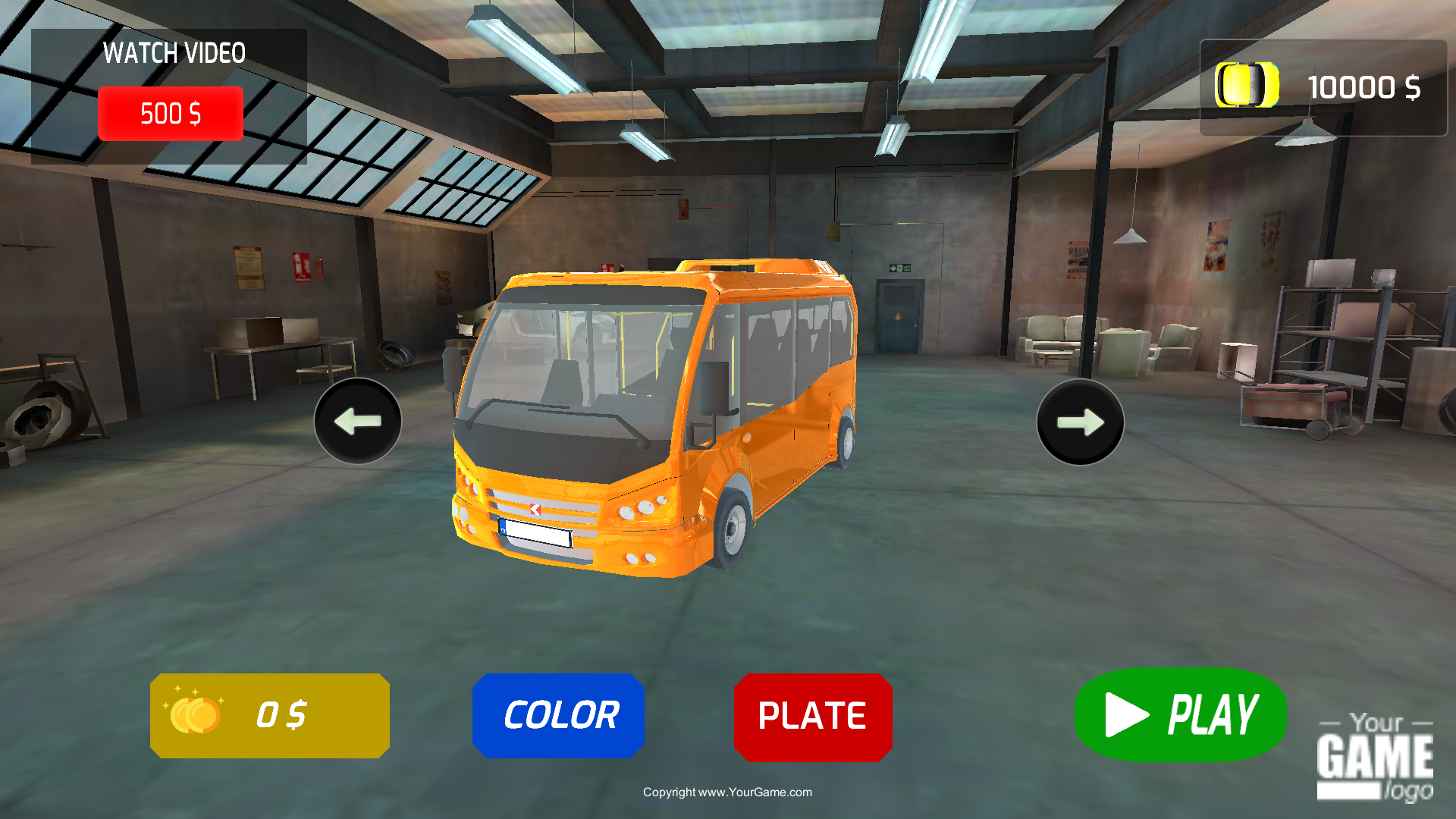Viewport: 1456px width, 819px height.
Task: Select the orange minibus in the garage
Action: click(x=652, y=417)
